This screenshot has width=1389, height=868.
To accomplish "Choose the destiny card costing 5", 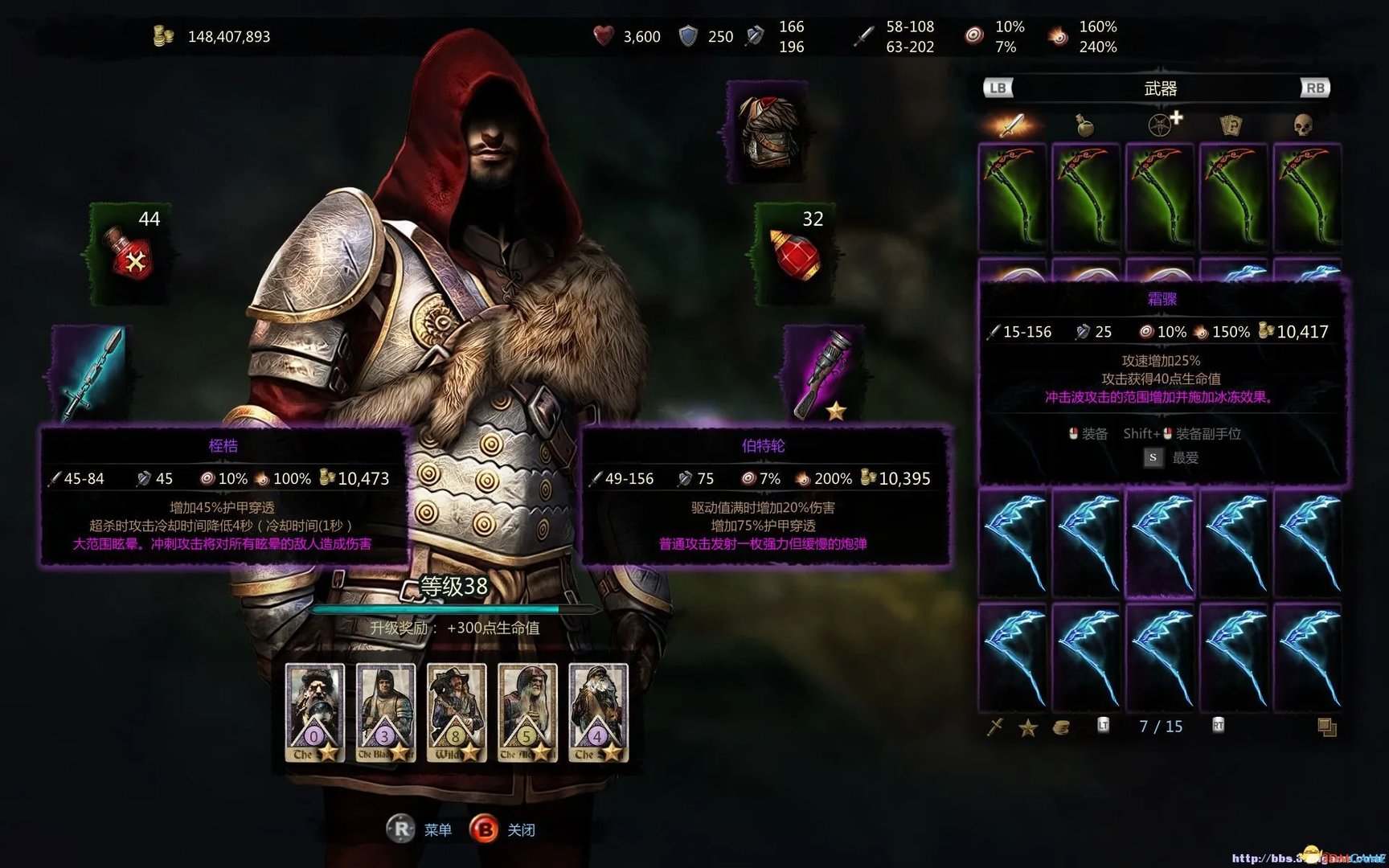I will pyautogui.click(x=527, y=712).
